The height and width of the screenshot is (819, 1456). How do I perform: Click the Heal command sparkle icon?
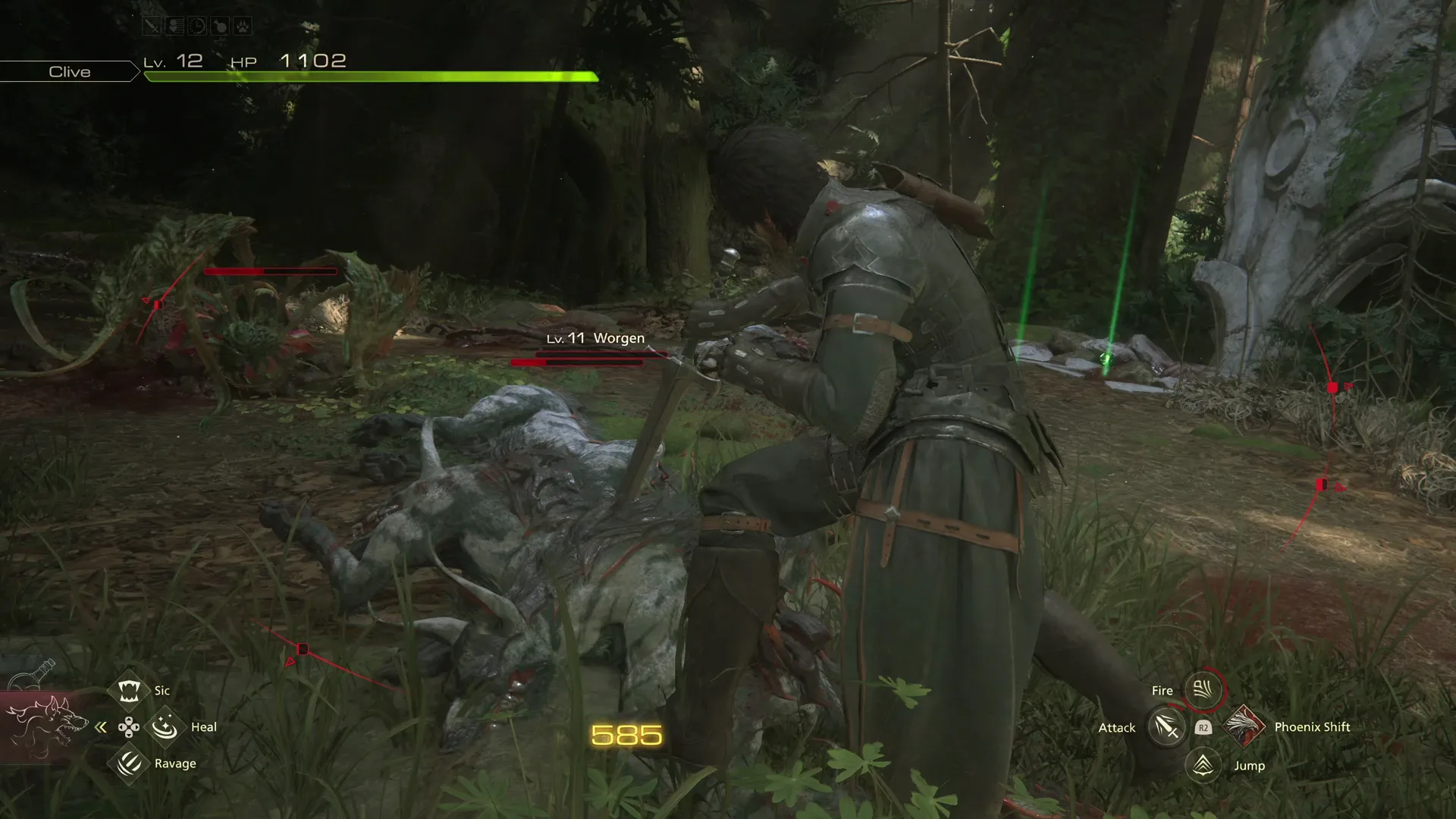point(165,726)
